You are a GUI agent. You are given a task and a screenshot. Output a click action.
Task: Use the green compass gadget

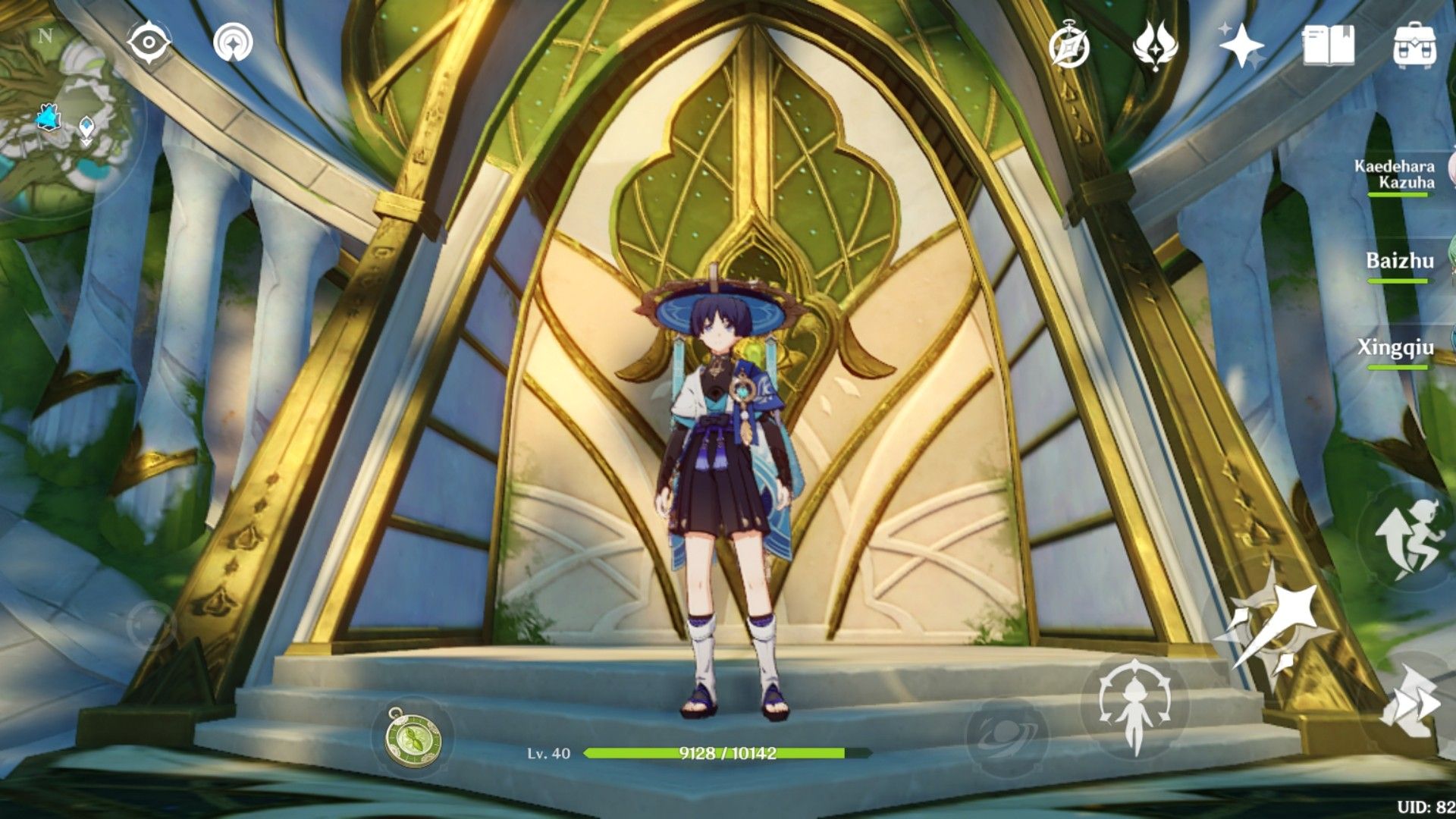[413, 739]
